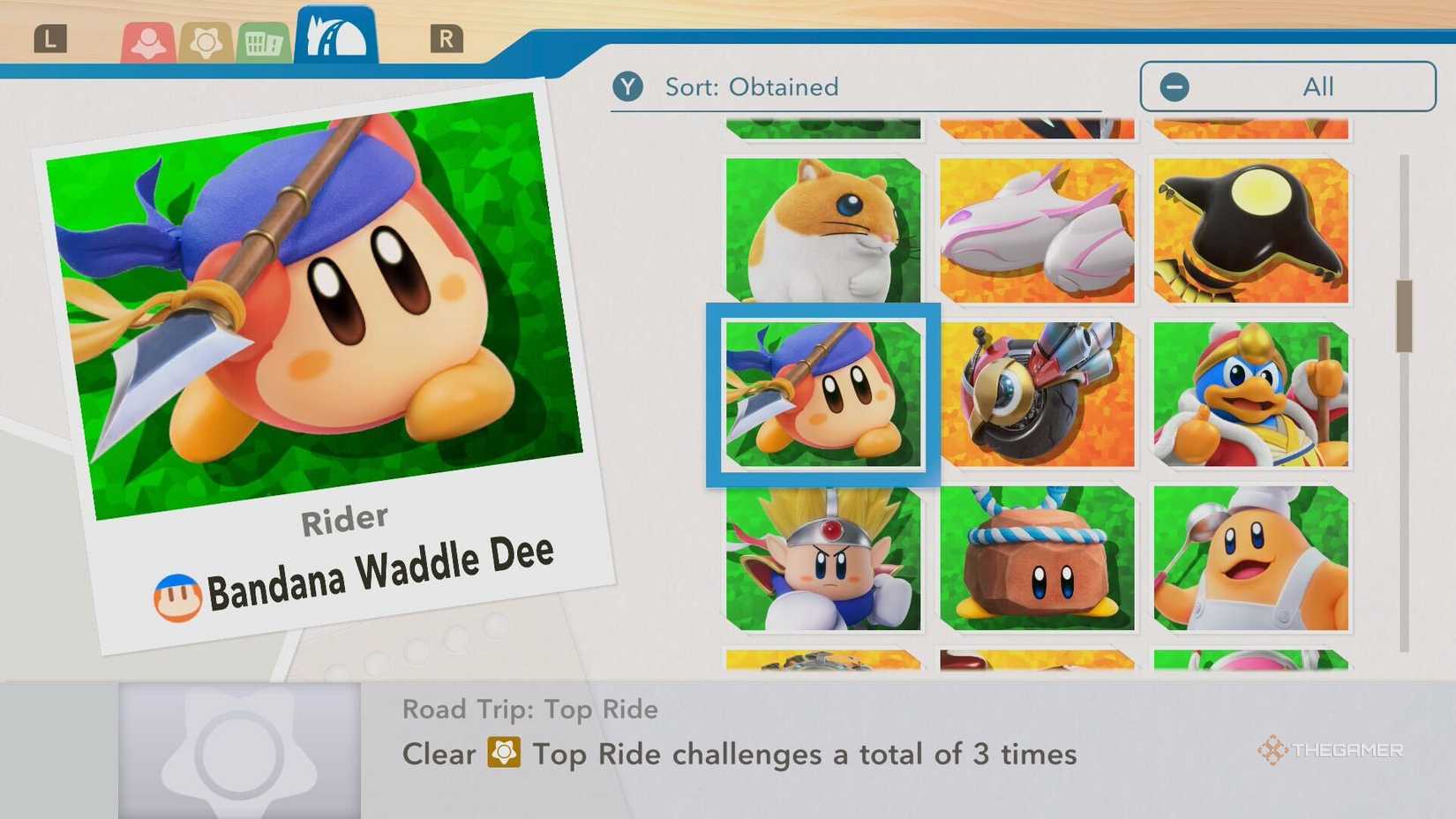Select the blue Road Trip tab icon
This screenshot has height=819, width=1456.
[334, 34]
